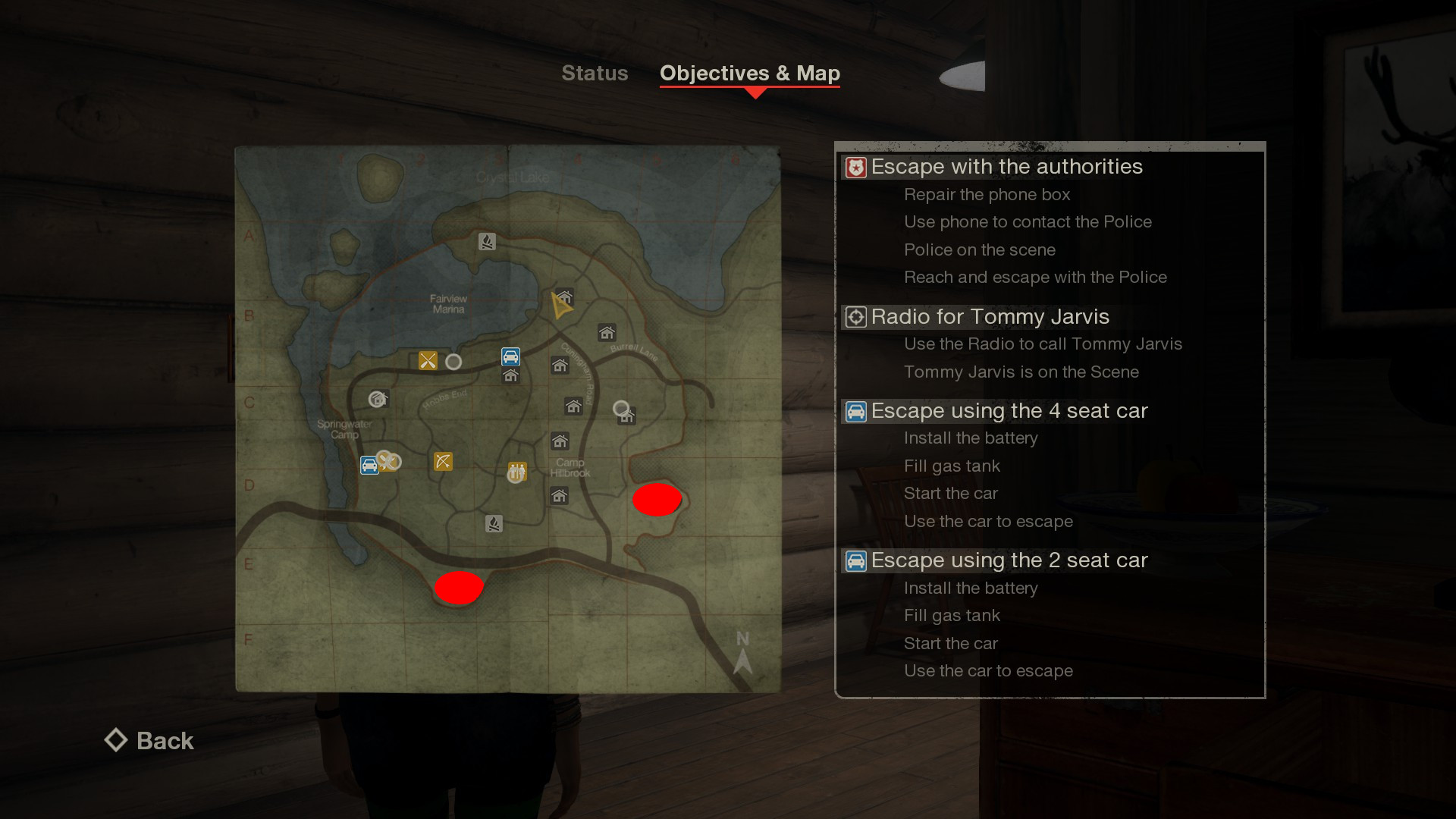The image size is (1456, 819).
Task: Click the car icon beside Escape using 4 seat car
Action: [x=857, y=411]
